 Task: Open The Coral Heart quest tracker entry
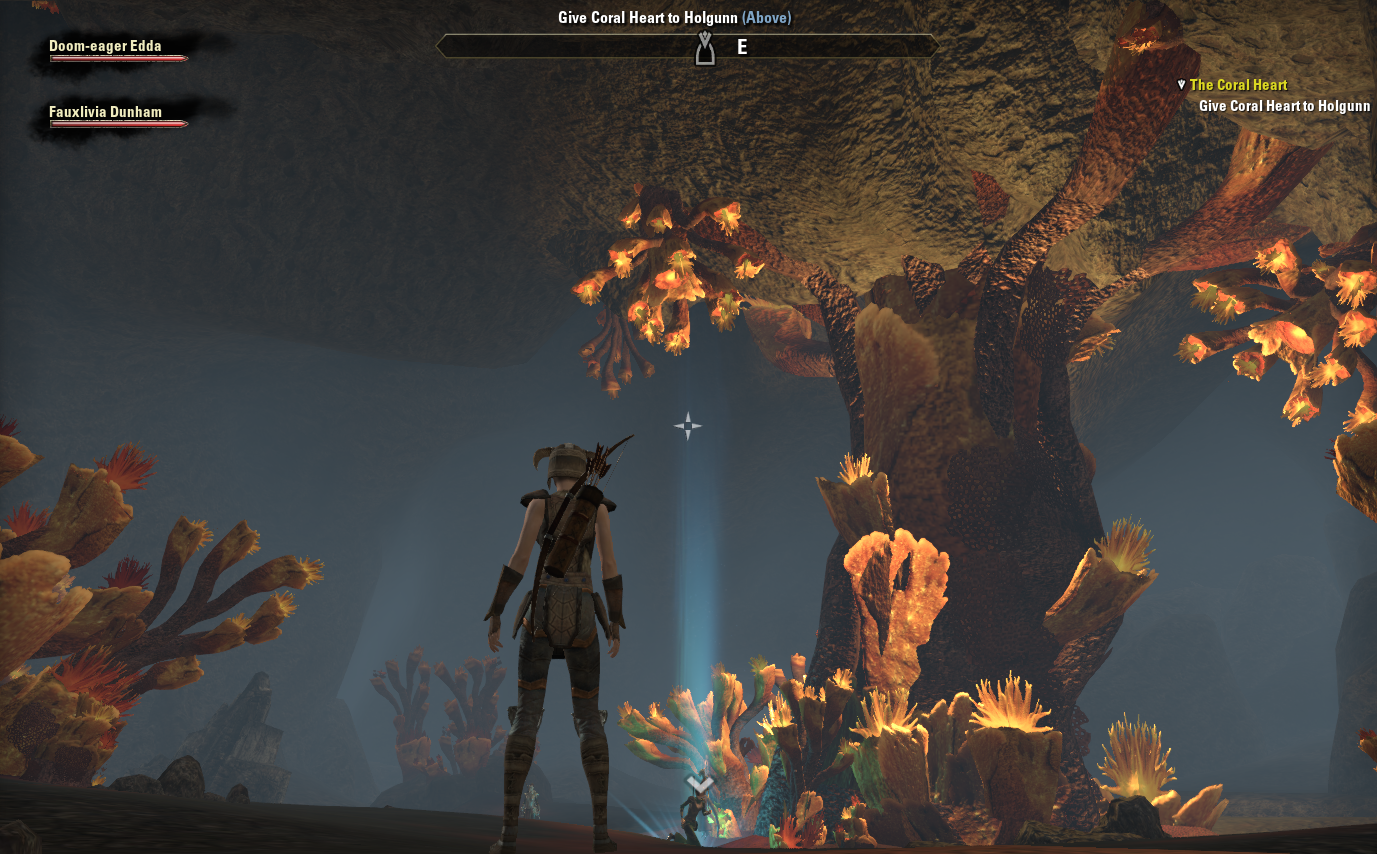pyautogui.click(x=1238, y=85)
